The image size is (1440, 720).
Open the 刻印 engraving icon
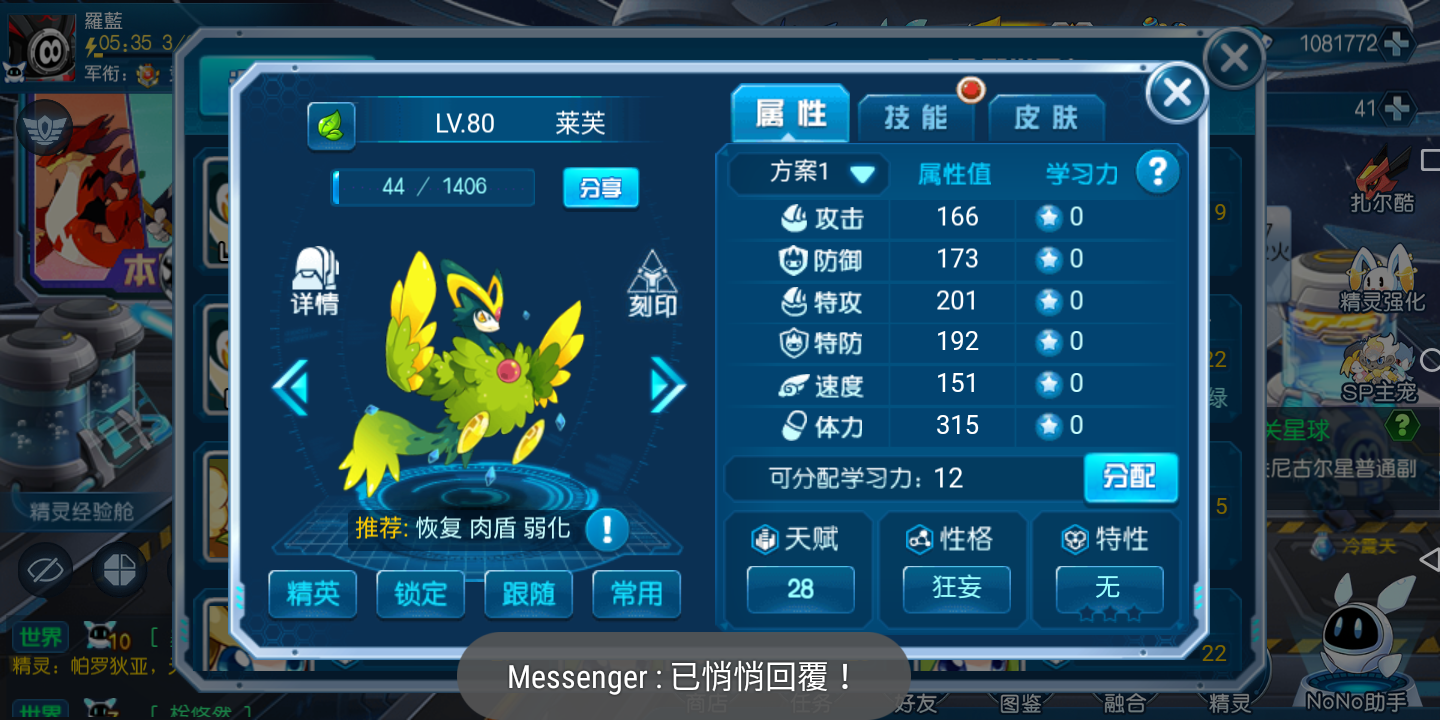(x=652, y=285)
